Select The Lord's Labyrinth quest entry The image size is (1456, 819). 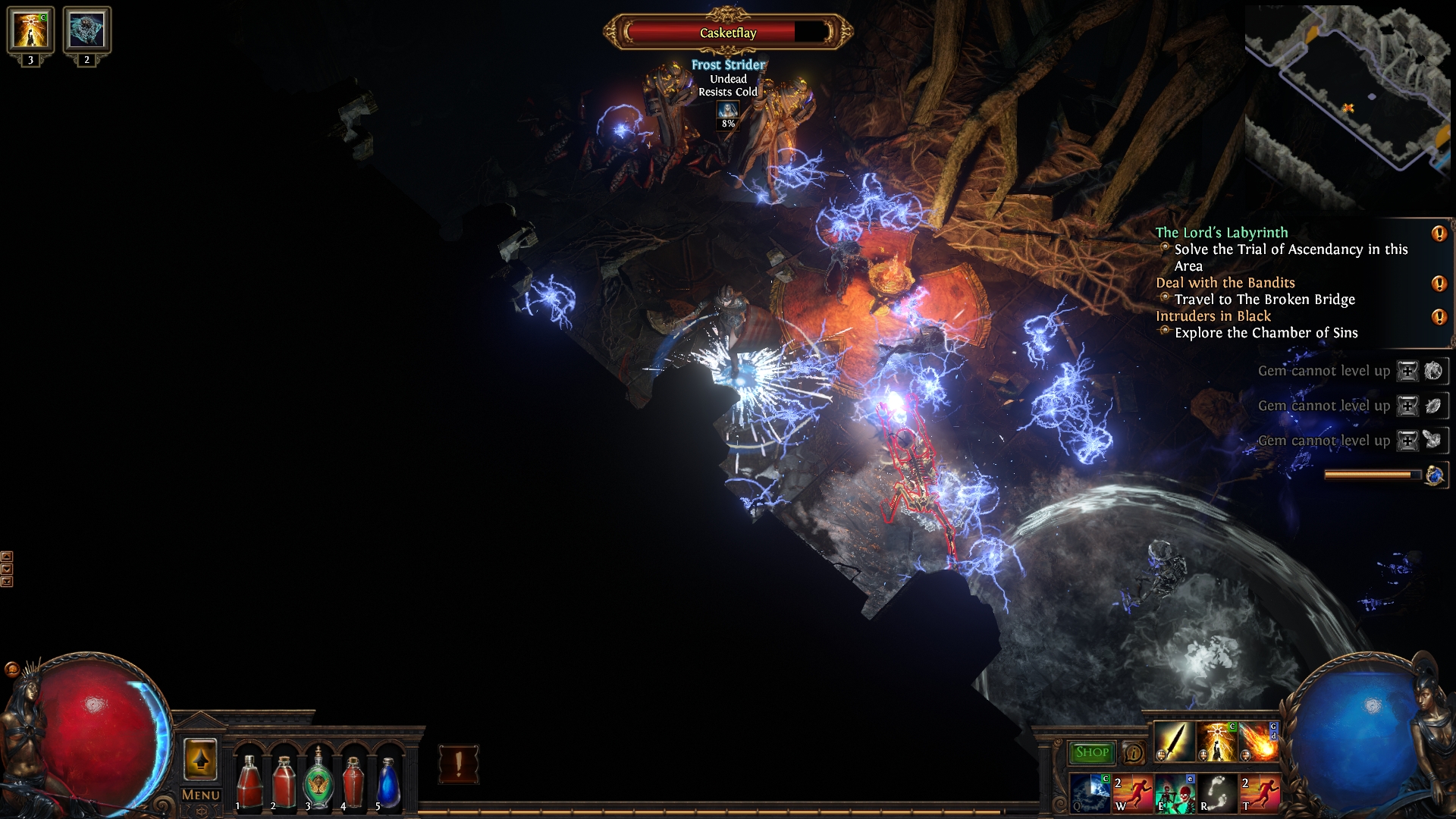pyautogui.click(x=1221, y=233)
